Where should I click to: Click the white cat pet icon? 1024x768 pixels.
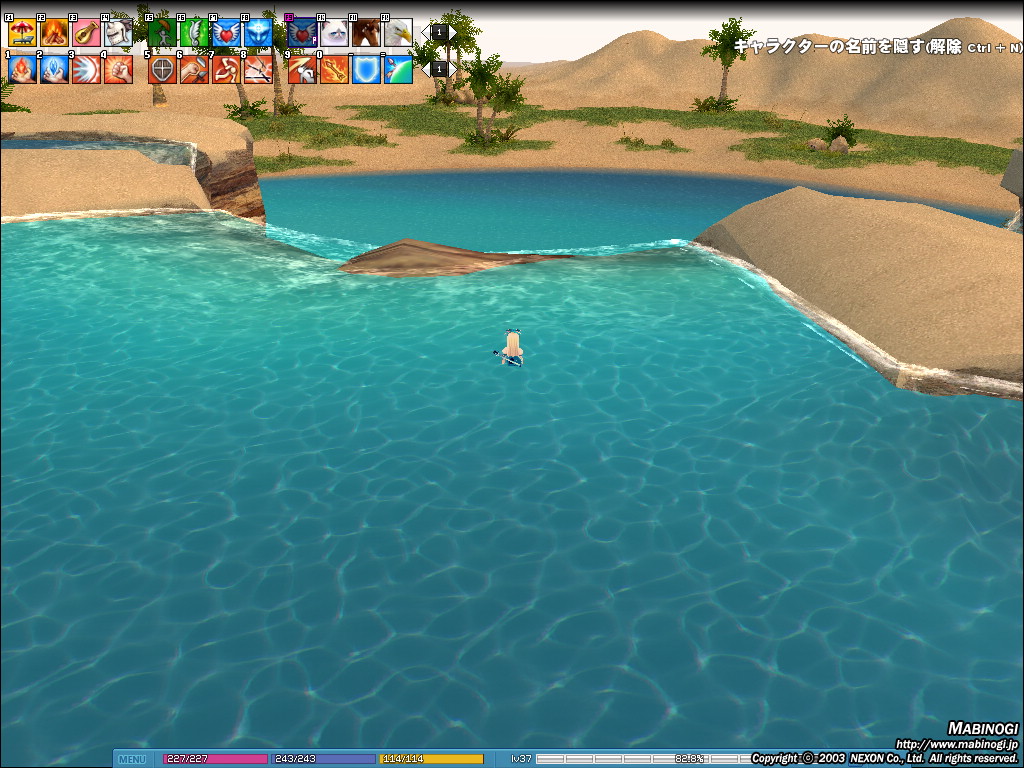pyautogui.click(x=334, y=33)
